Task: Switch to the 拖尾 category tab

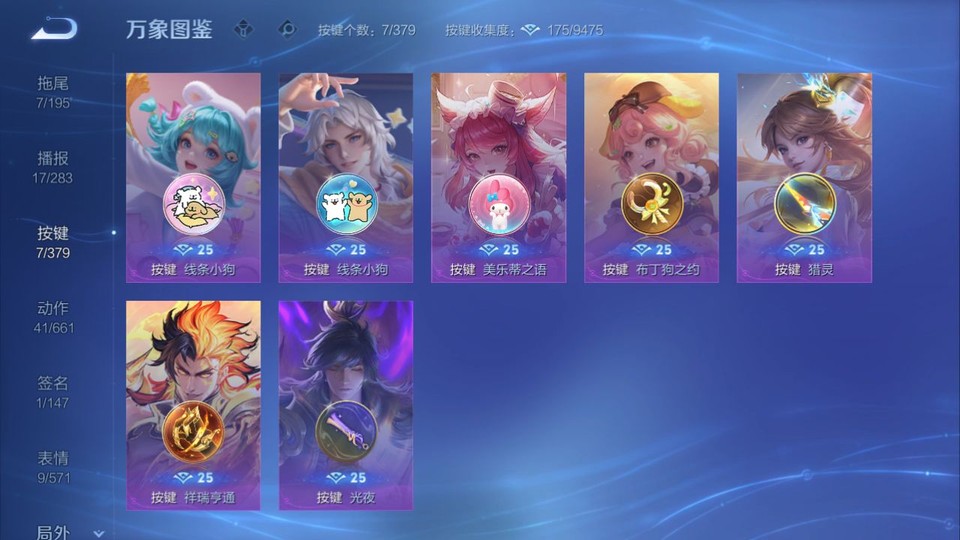Action: coord(54,91)
